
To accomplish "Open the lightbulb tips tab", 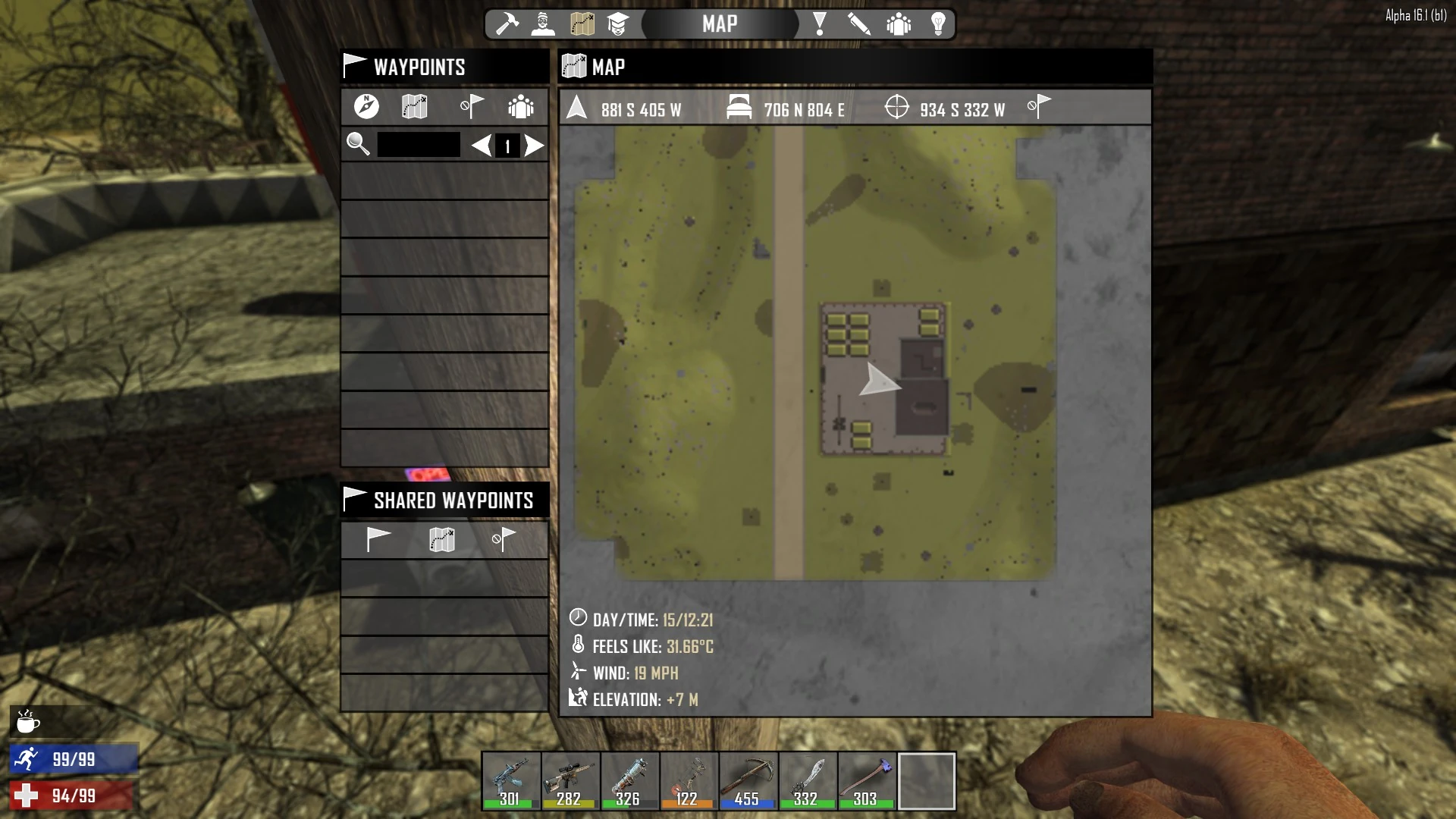I will click(x=938, y=24).
